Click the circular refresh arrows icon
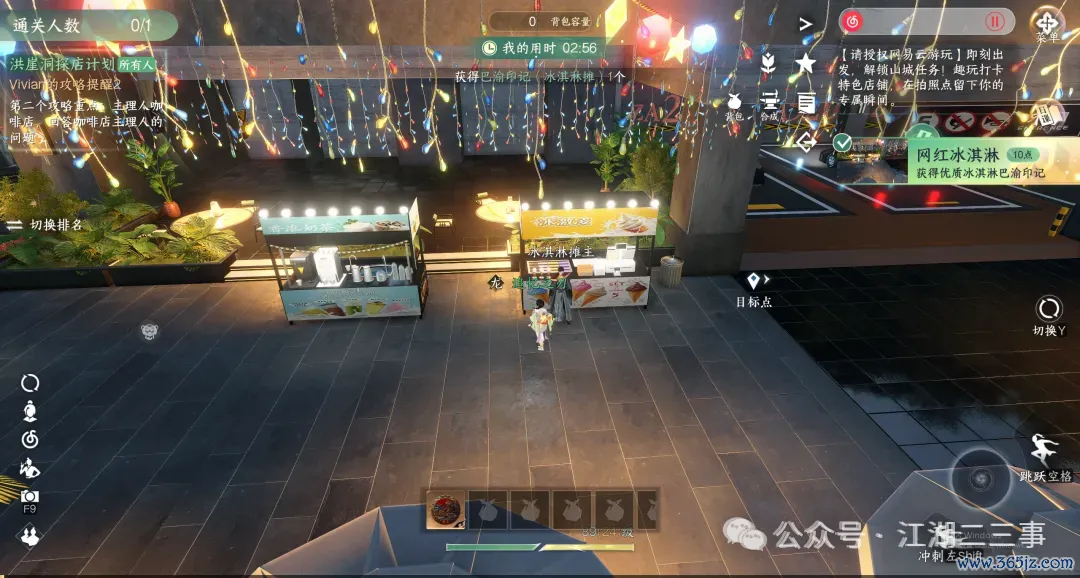 30,382
